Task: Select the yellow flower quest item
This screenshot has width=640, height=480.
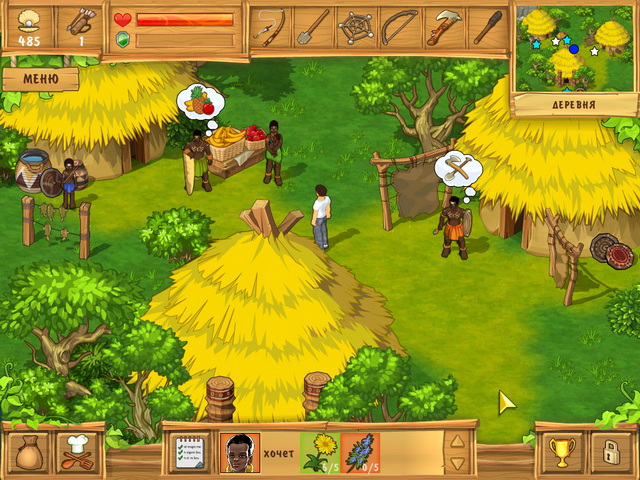Action: click(x=320, y=452)
